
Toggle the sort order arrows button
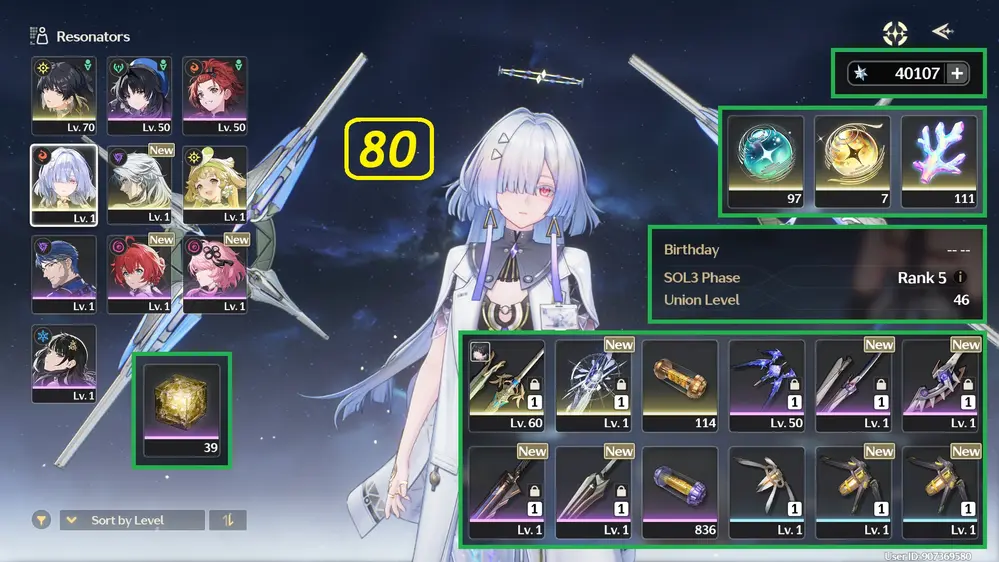(228, 520)
